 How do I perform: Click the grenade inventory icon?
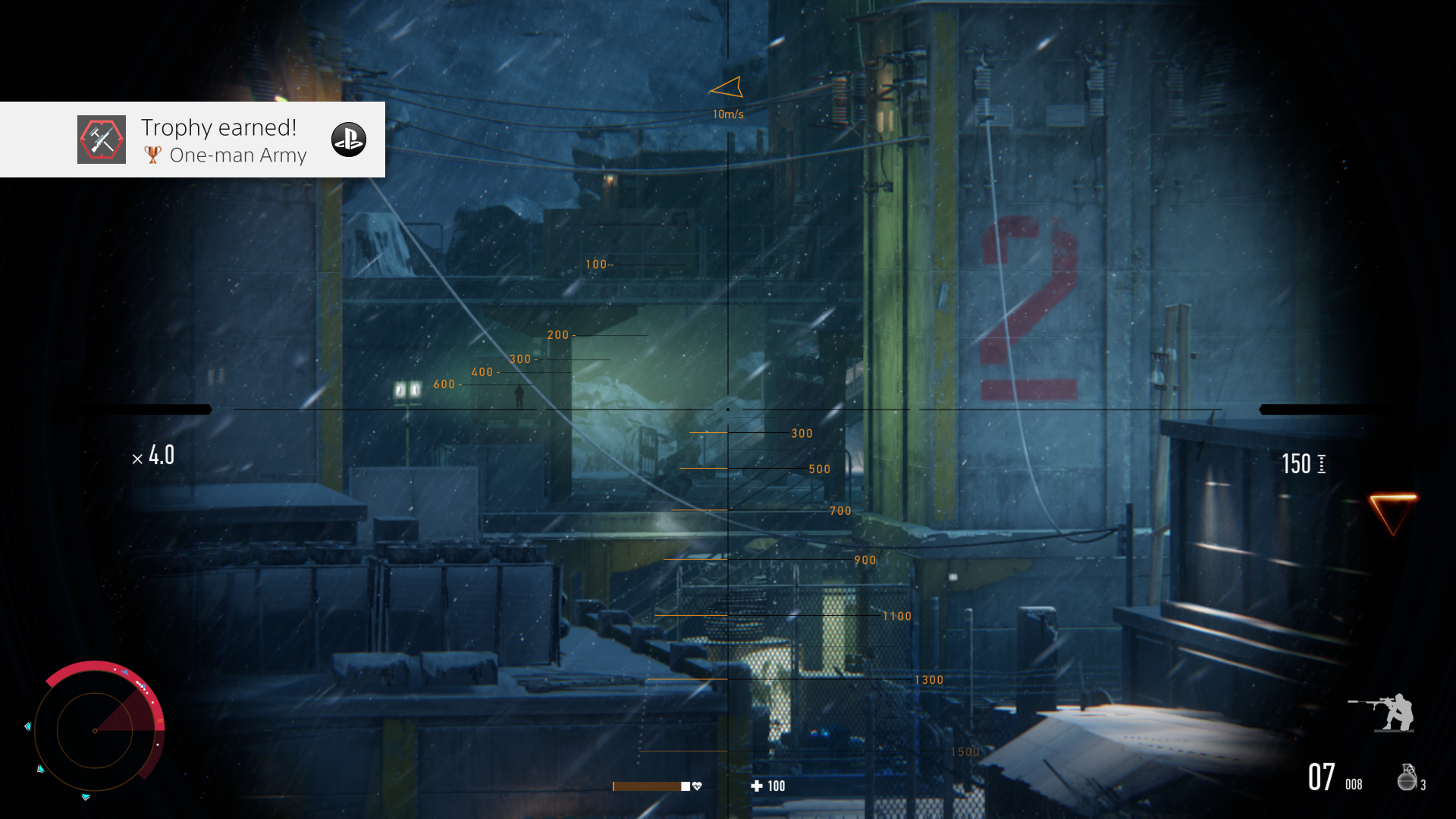coord(1407,777)
